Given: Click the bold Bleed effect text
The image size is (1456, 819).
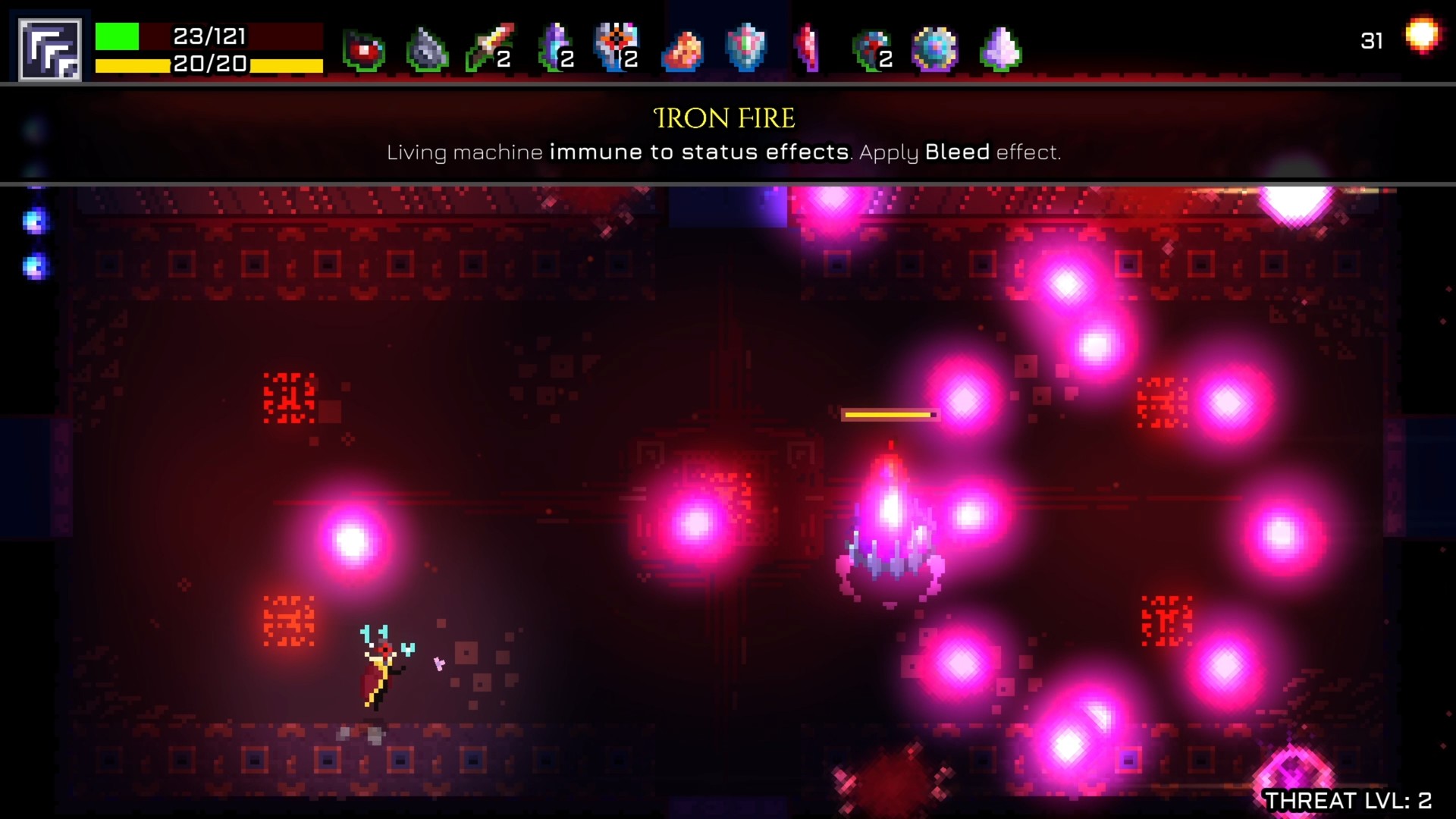Looking at the screenshot, I should point(957,152).
